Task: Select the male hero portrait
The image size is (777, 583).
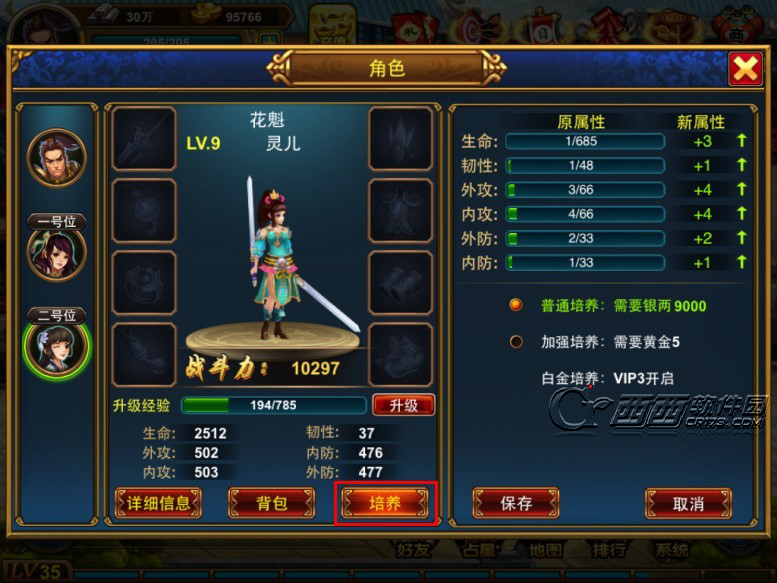Action: (x=57, y=158)
